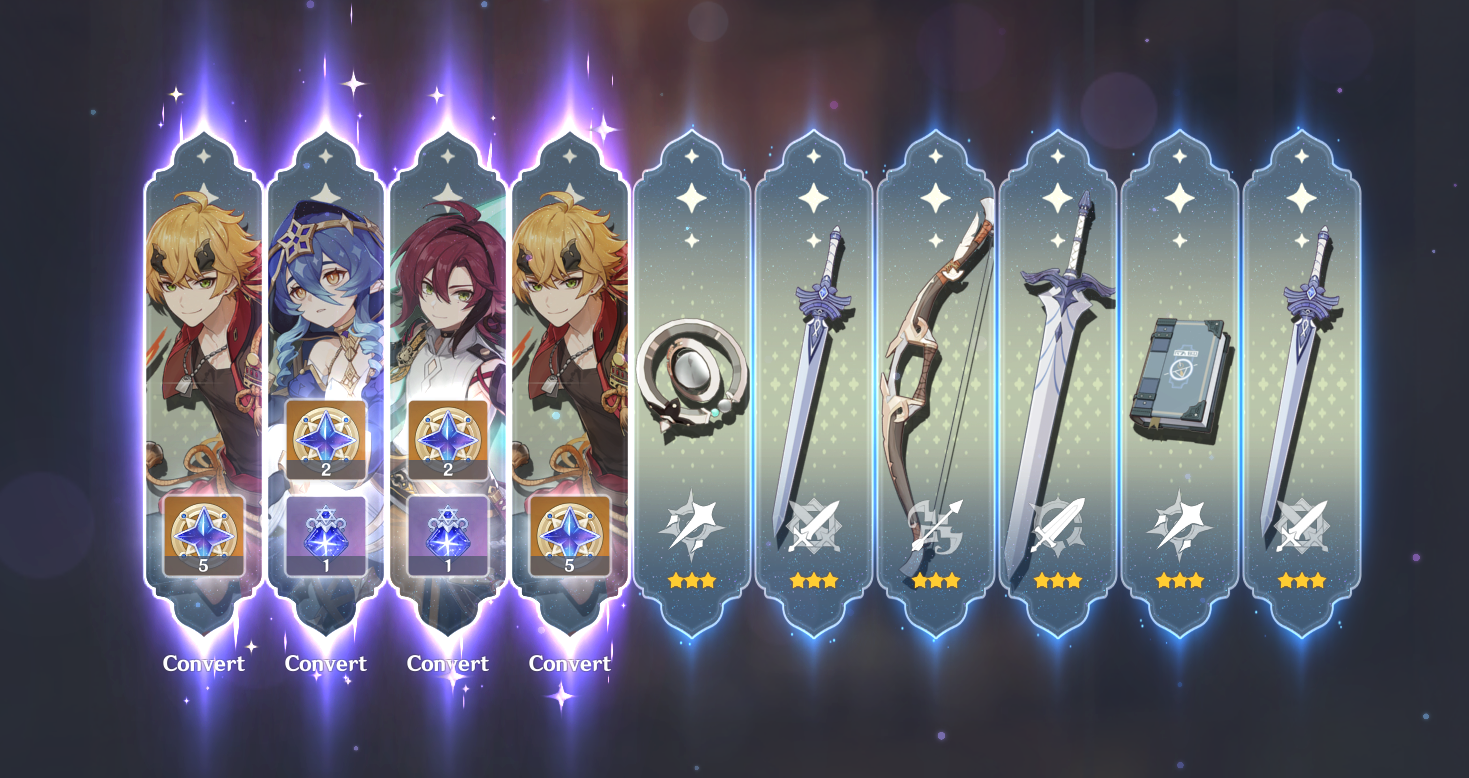This screenshot has width=1469, height=778.
Task: Click the bow weapon-type icon under the wooden bow
Action: pos(935,524)
